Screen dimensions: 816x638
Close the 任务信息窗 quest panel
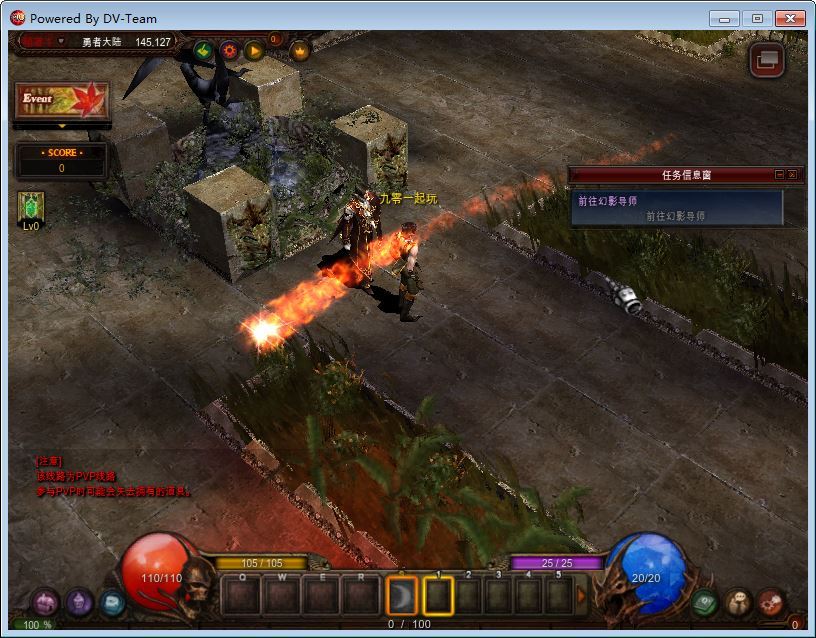[792, 174]
